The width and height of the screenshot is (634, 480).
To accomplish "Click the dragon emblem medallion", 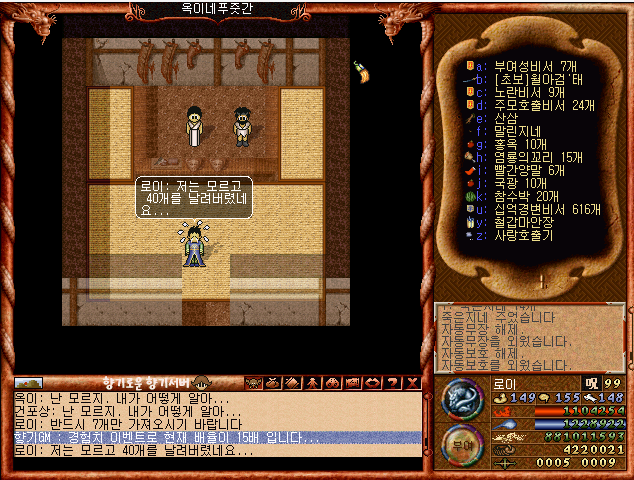I will (x=460, y=400).
